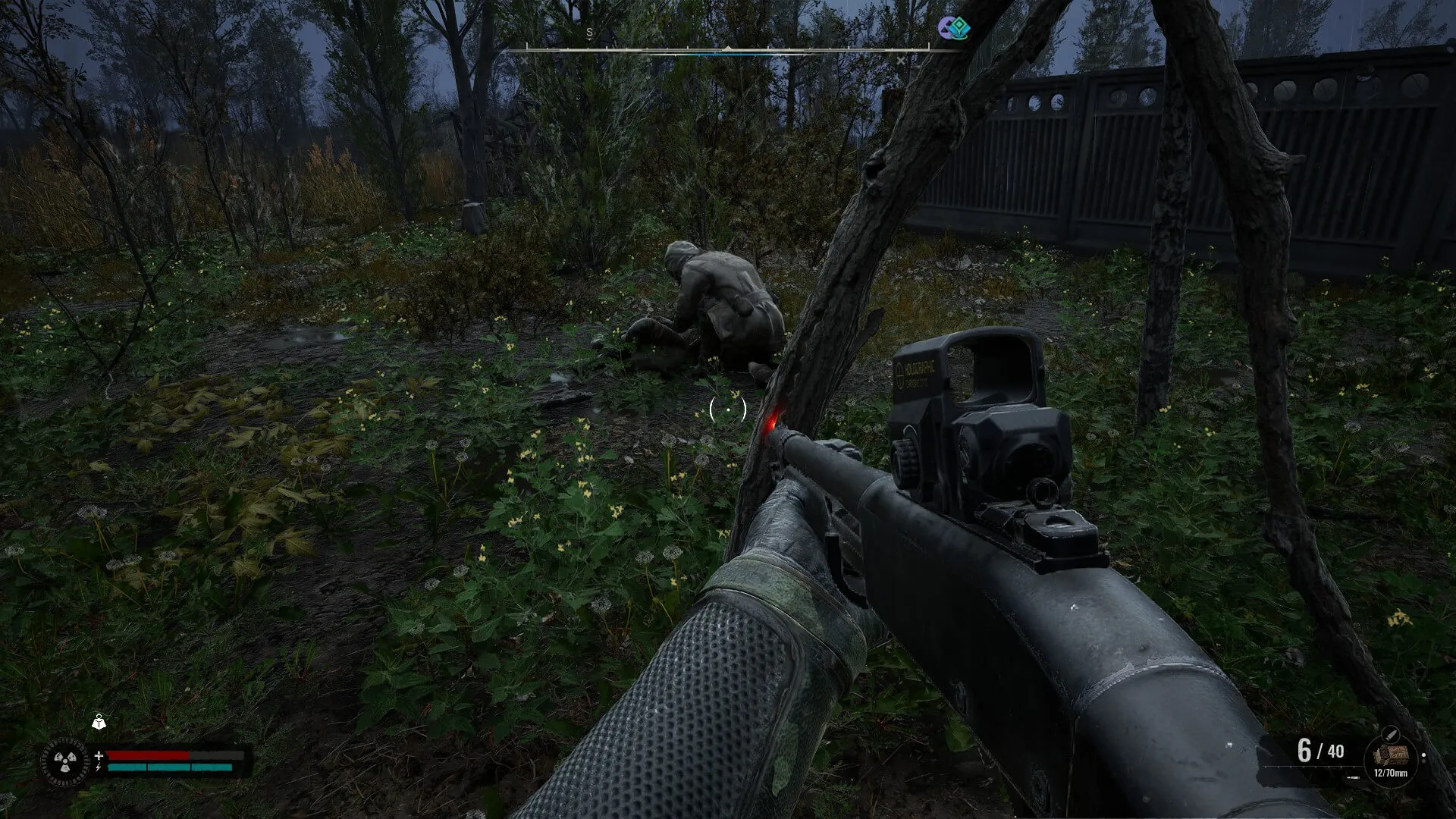Click the fire mode indicator near the ammo counter
Image resolution: width=1456 pixels, height=819 pixels.
1354,776
